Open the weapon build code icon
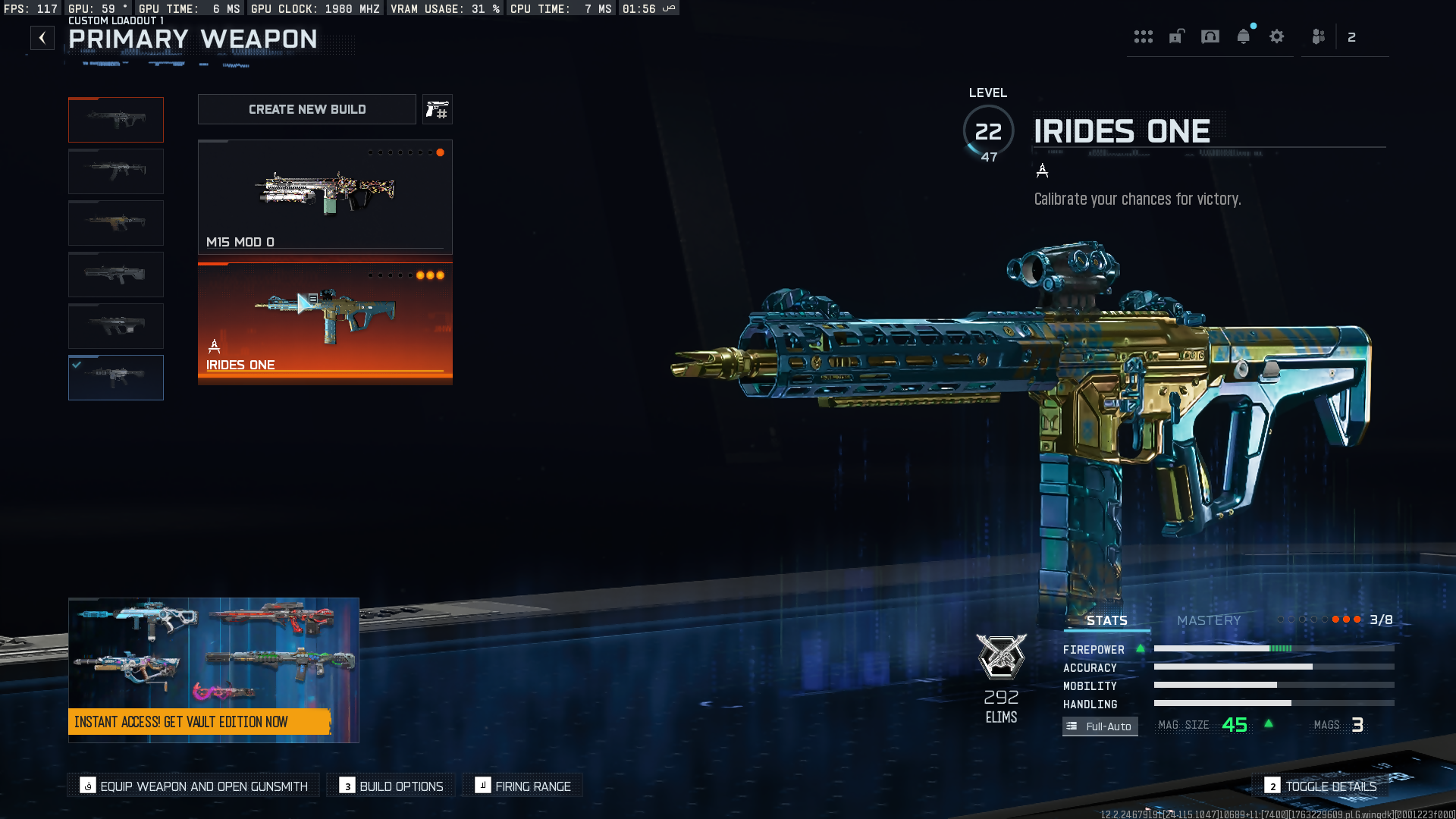This screenshot has height=819, width=1456. [x=438, y=110]
